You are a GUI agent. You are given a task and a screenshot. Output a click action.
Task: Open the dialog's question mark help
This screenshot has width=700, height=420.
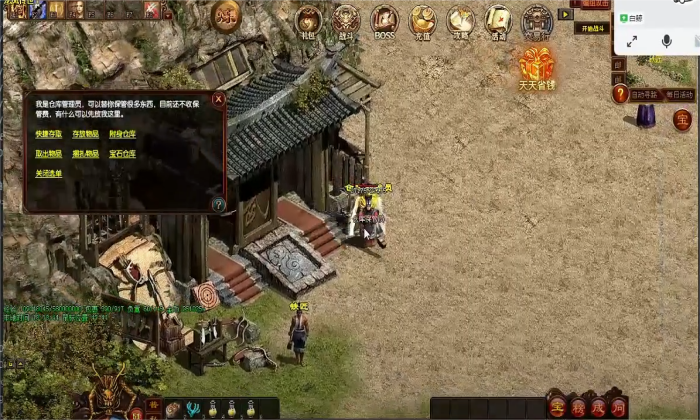pyautogui.click(x=218, y=204)
